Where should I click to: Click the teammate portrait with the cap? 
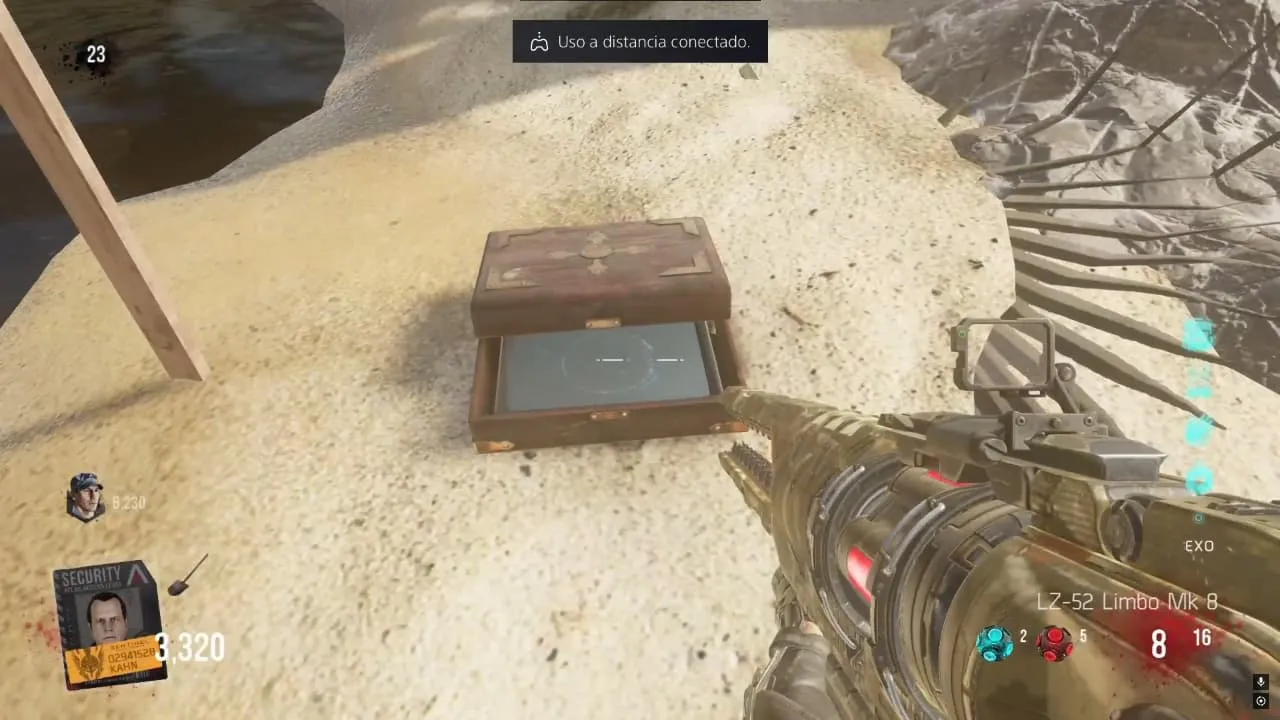86,496
